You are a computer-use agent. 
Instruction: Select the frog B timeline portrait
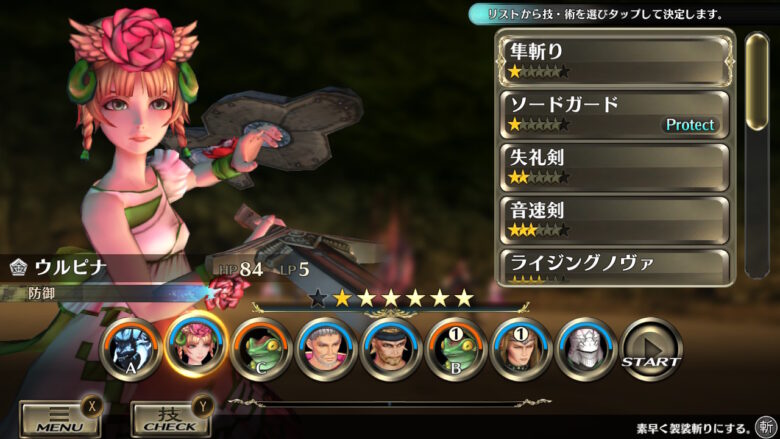click(456, 349)
